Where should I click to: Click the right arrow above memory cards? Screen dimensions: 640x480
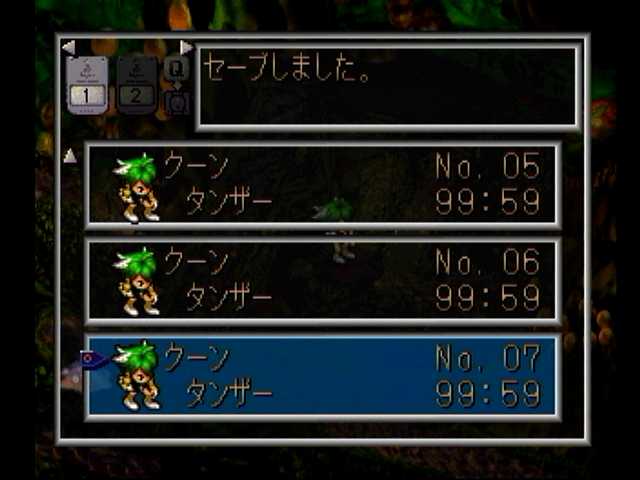tap(186, 47)
